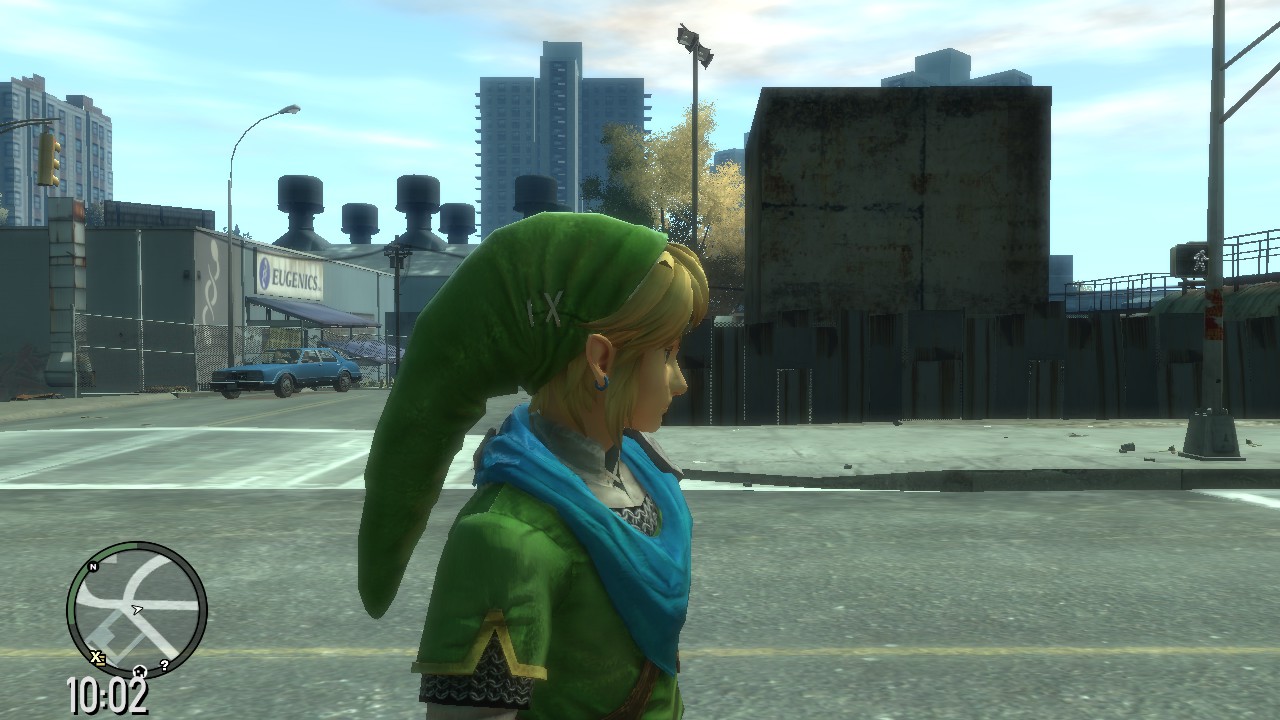Select the safehouse marker on the minimap
Image resolution: width=1280 pixels, height=720 pixels.
[140, 671]
